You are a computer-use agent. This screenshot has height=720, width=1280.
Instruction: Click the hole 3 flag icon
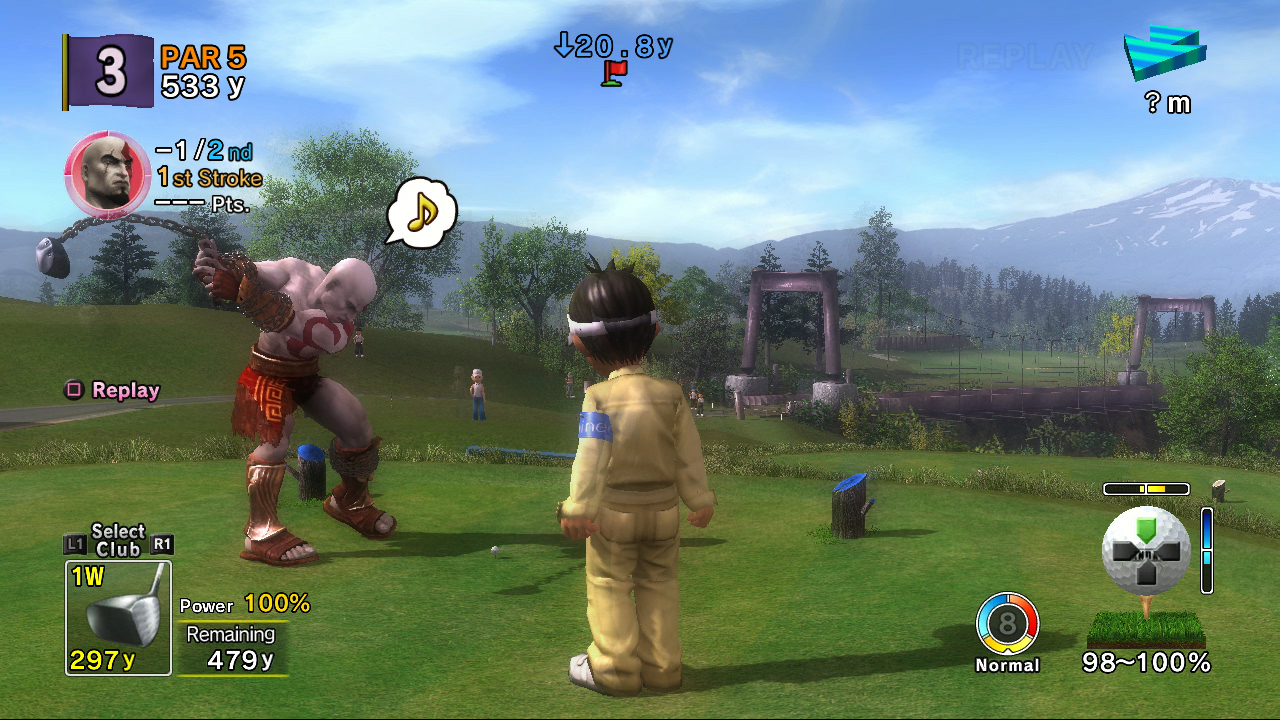(x=108, y=71)
